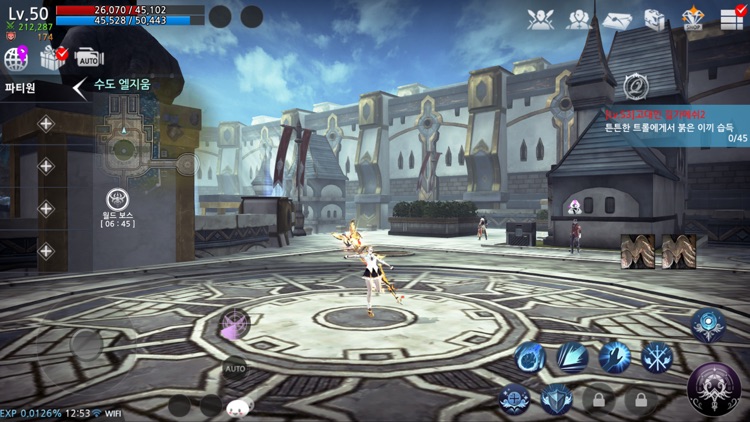This screenshot has height=422, width=750.
Task: Activate the glowing hand skill
Action: (x=615, y=356)
